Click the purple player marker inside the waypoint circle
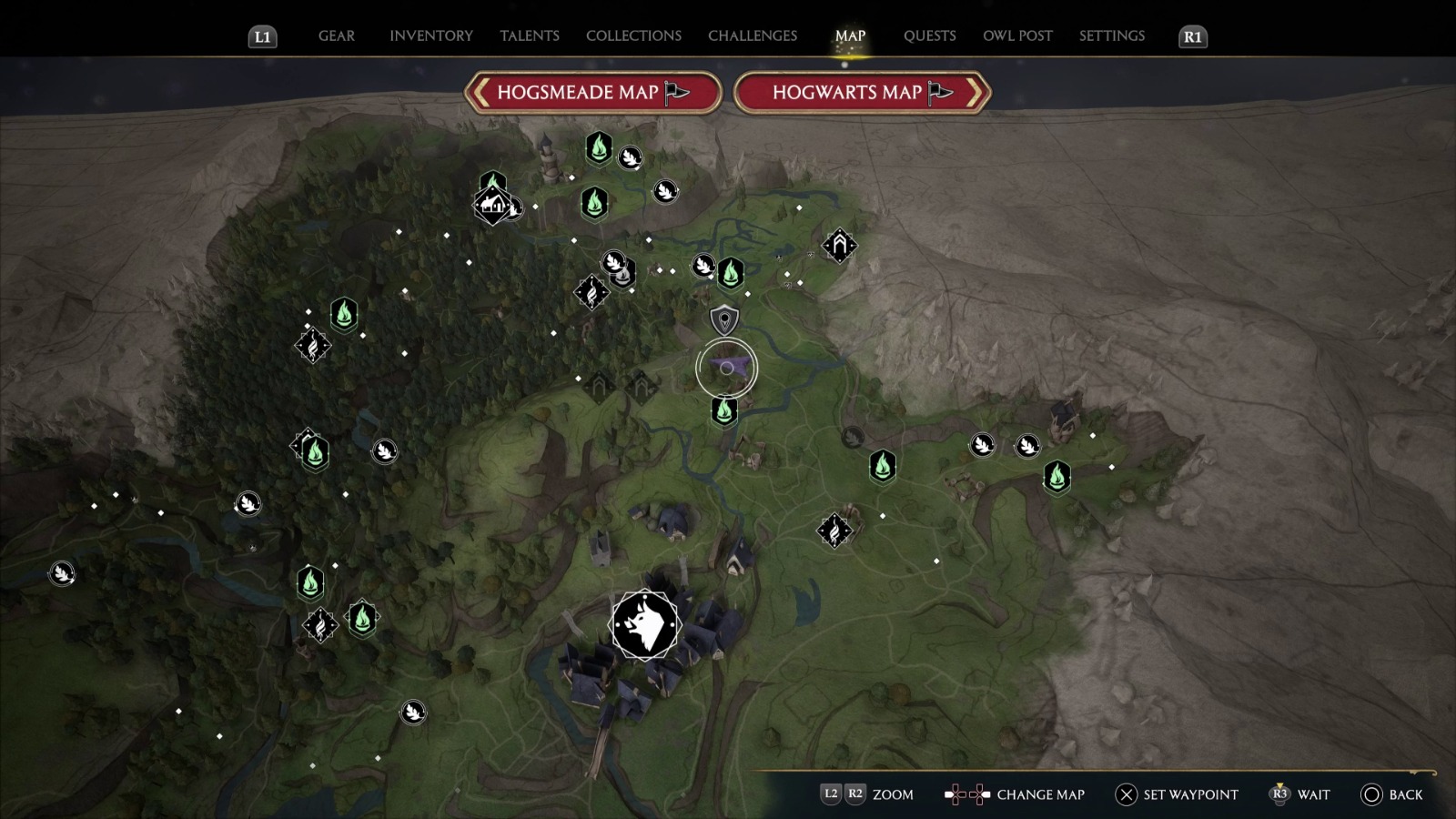Screen dimensions: 1456x819 coord(726,369)
